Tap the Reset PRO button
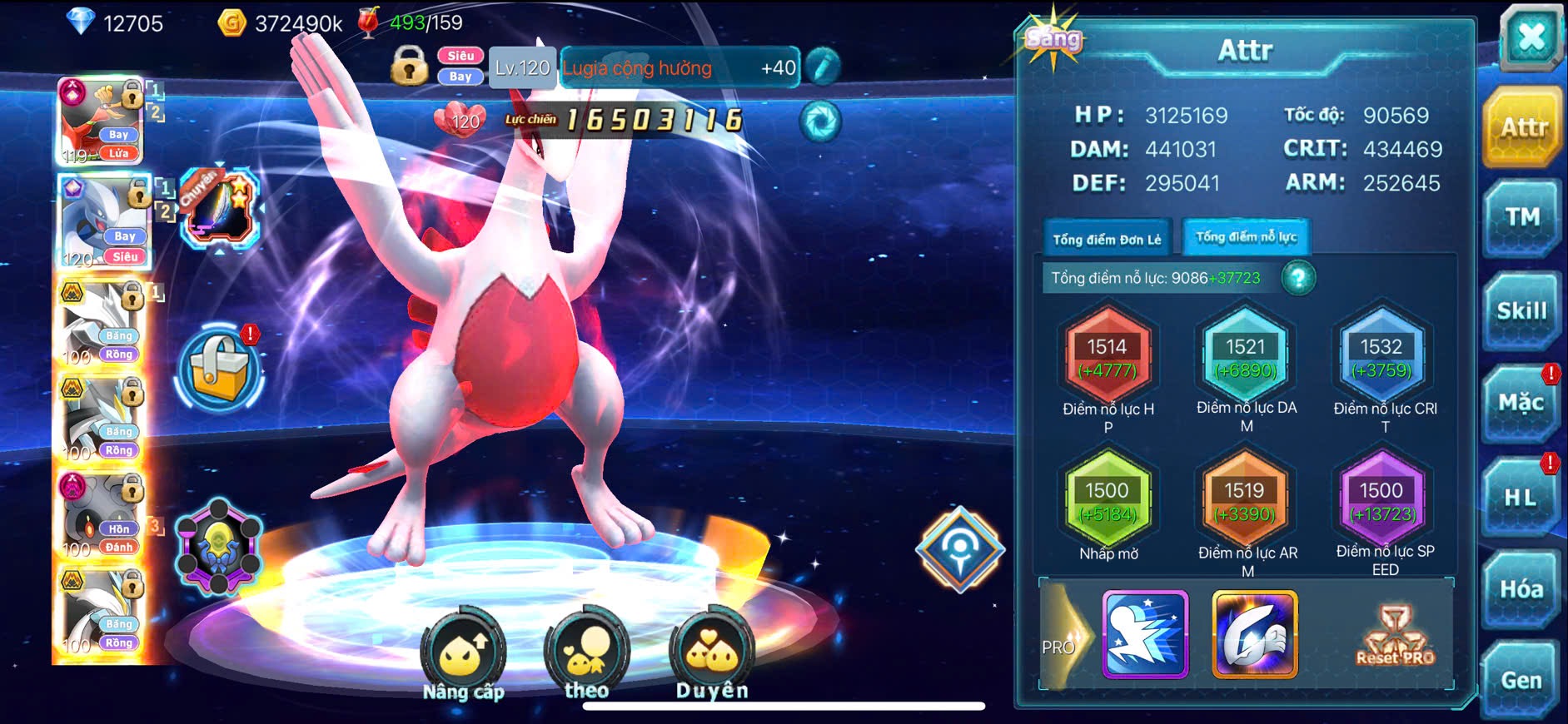The height and width of the screenshot is (724, 1568). [x=1396, y=636]
